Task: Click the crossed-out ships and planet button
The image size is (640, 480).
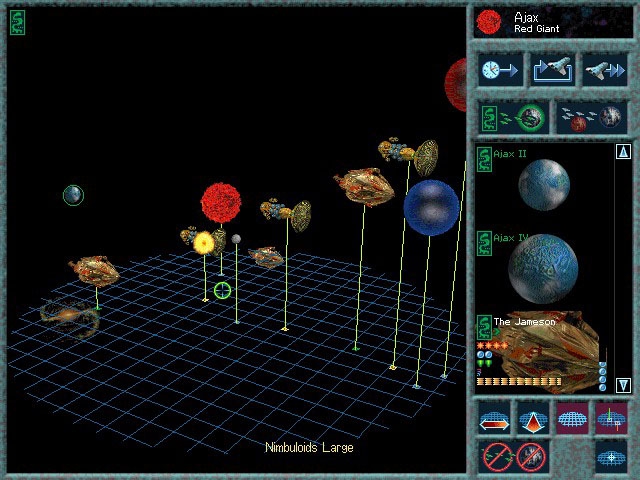Action: (514, 457)
